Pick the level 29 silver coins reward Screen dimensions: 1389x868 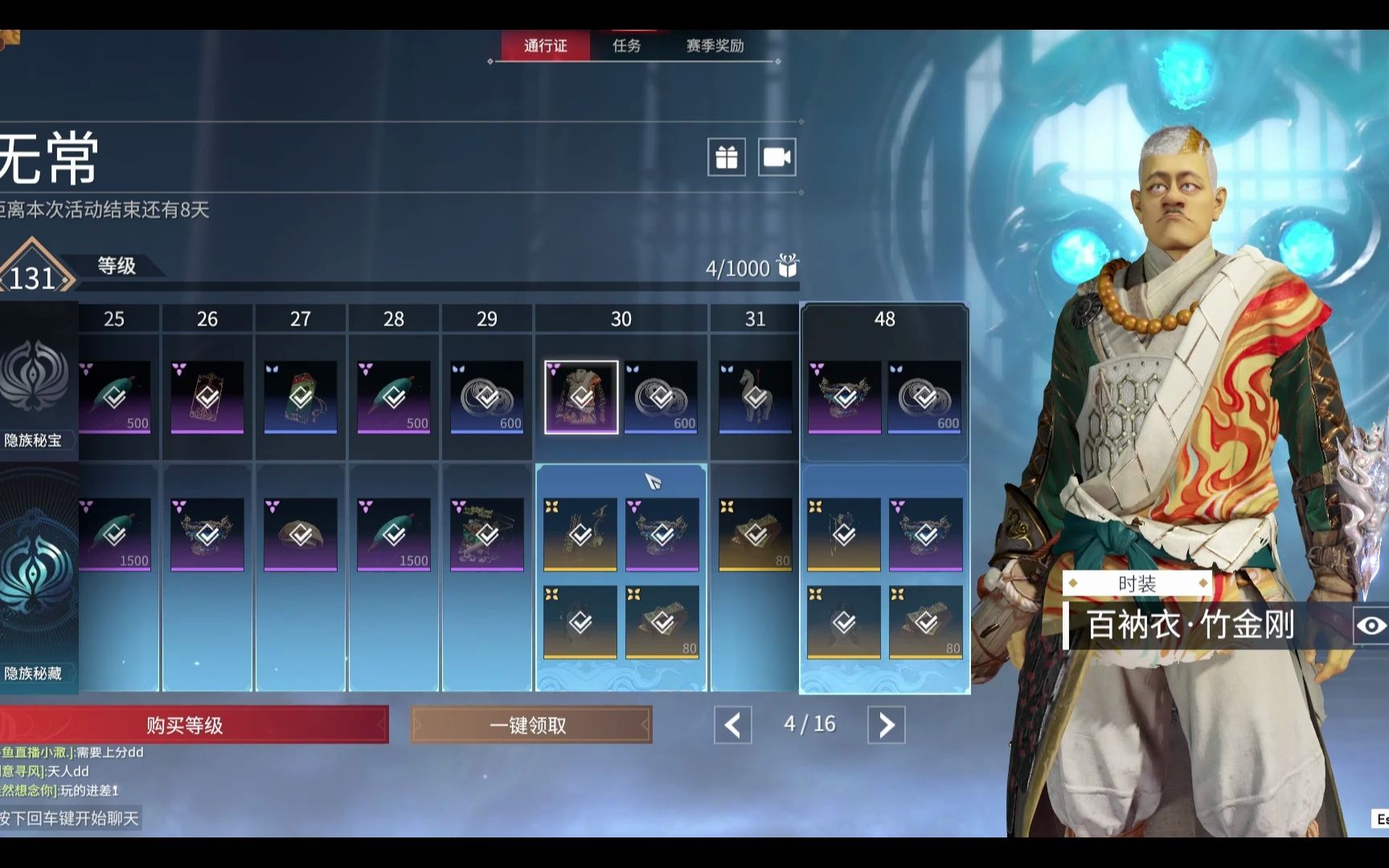[486, 397]
